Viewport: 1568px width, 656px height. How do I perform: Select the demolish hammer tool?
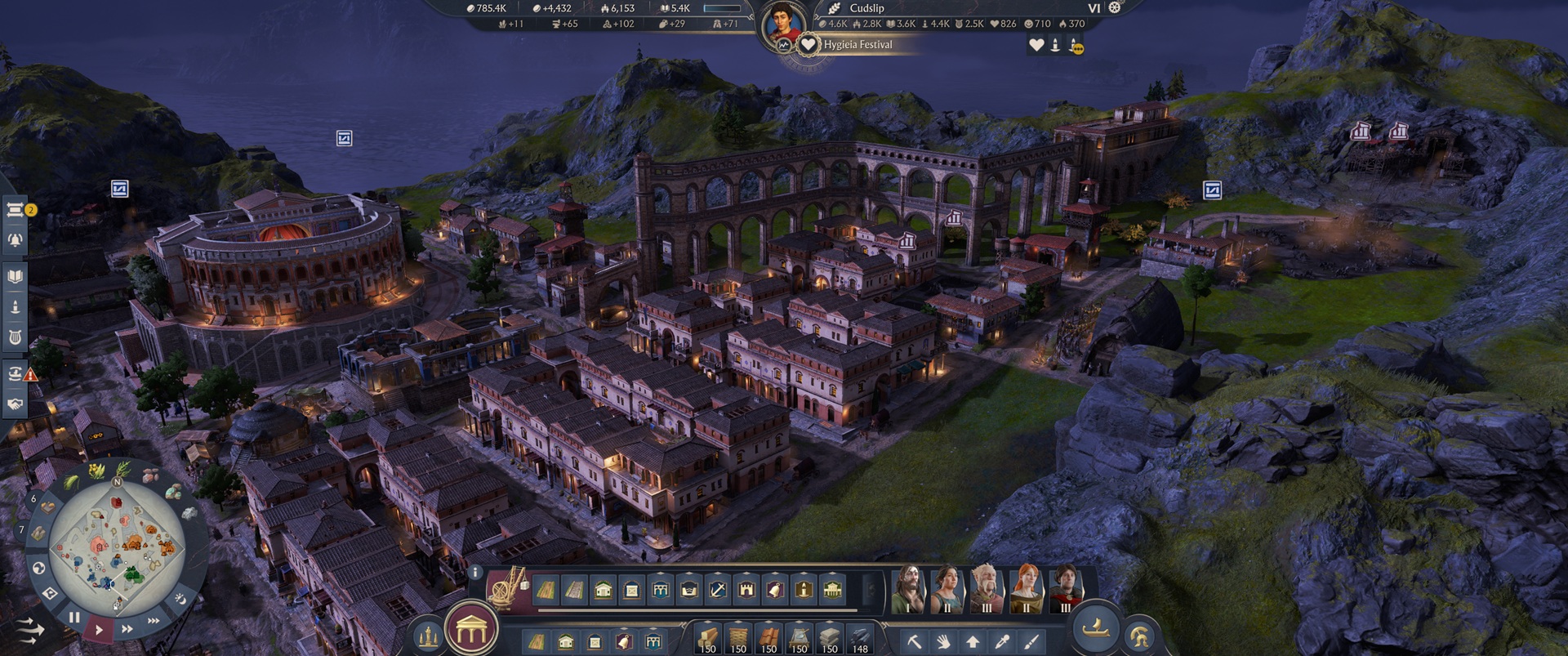[x=915, y=643]
